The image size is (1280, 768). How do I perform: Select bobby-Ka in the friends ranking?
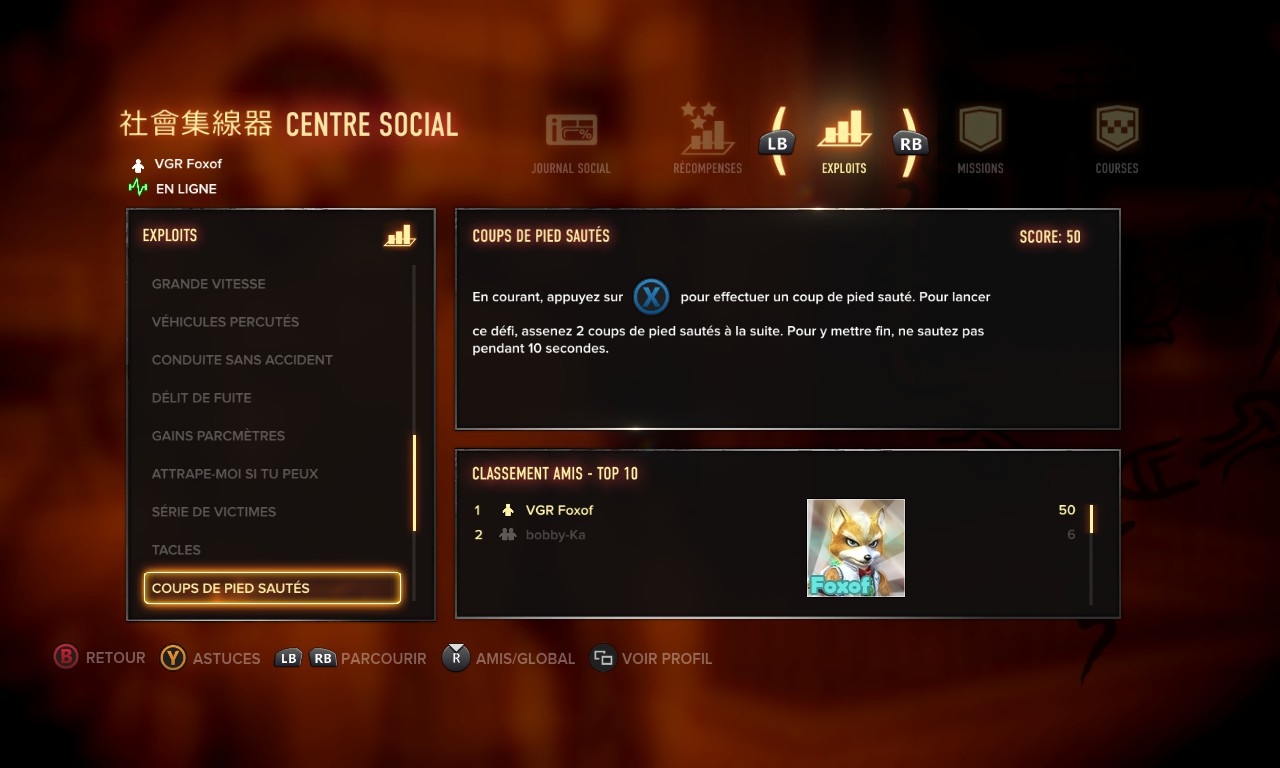pos(555,535)
